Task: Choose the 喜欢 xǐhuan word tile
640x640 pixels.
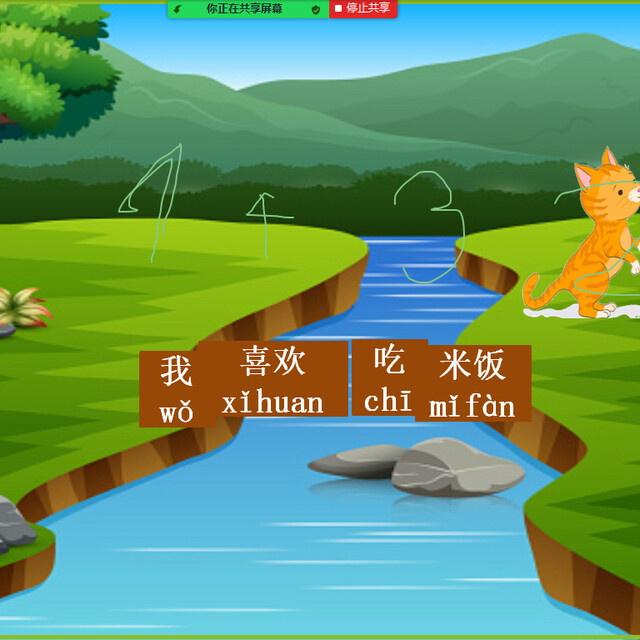Action: click(x=273, y=380)
